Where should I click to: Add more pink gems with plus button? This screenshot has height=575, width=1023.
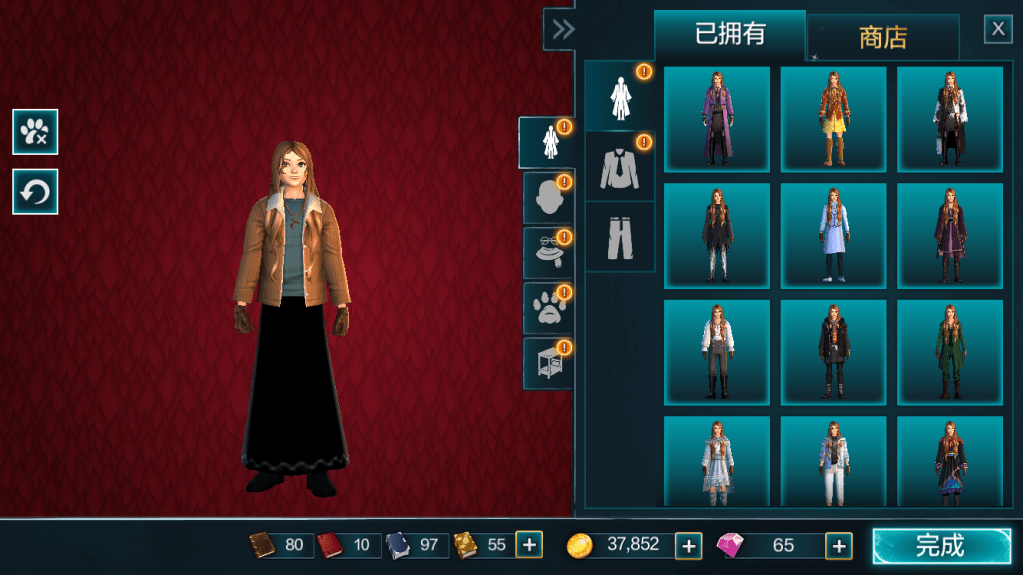[x=839, y=545]
